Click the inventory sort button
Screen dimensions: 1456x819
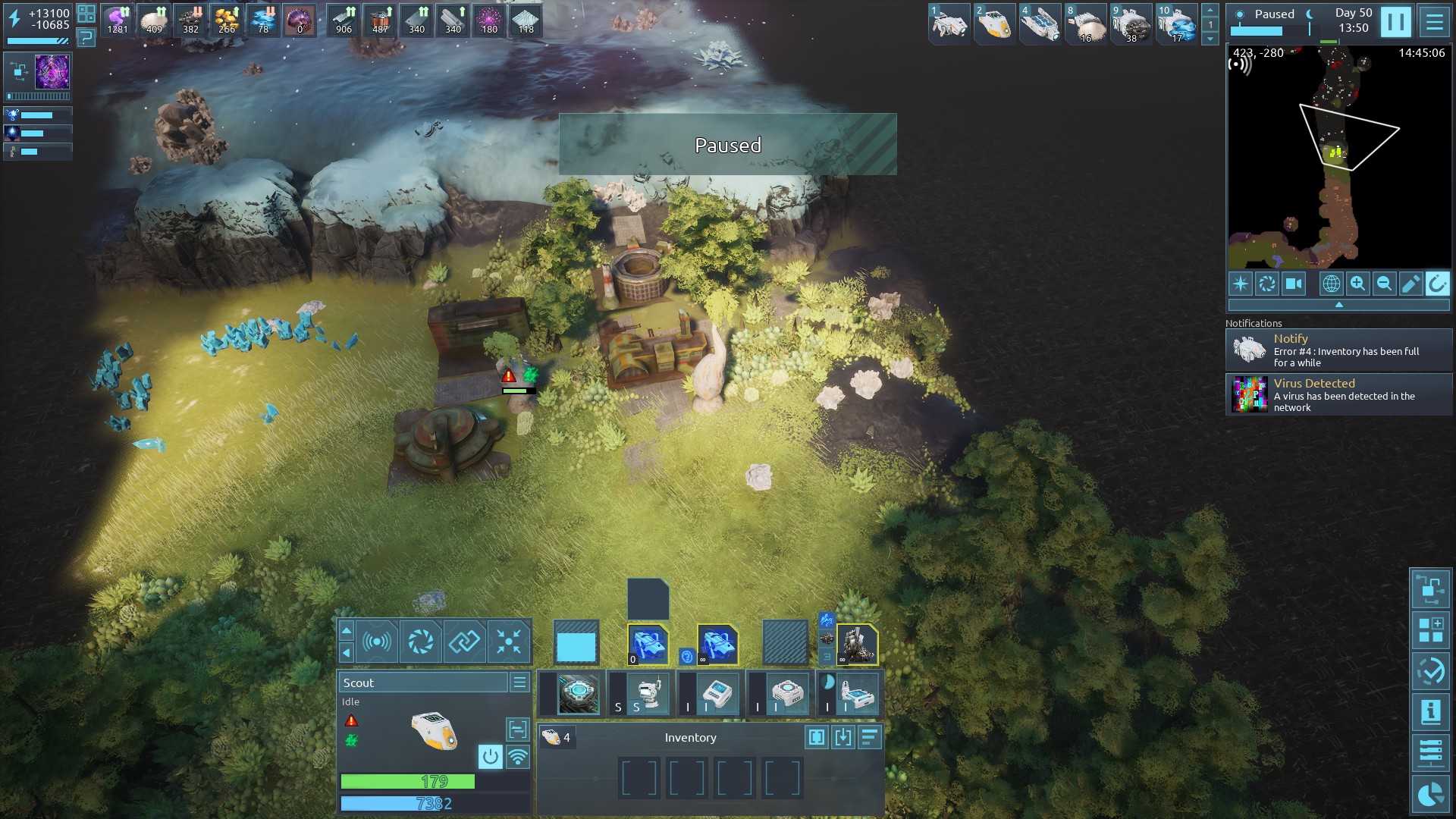(870, 737)
